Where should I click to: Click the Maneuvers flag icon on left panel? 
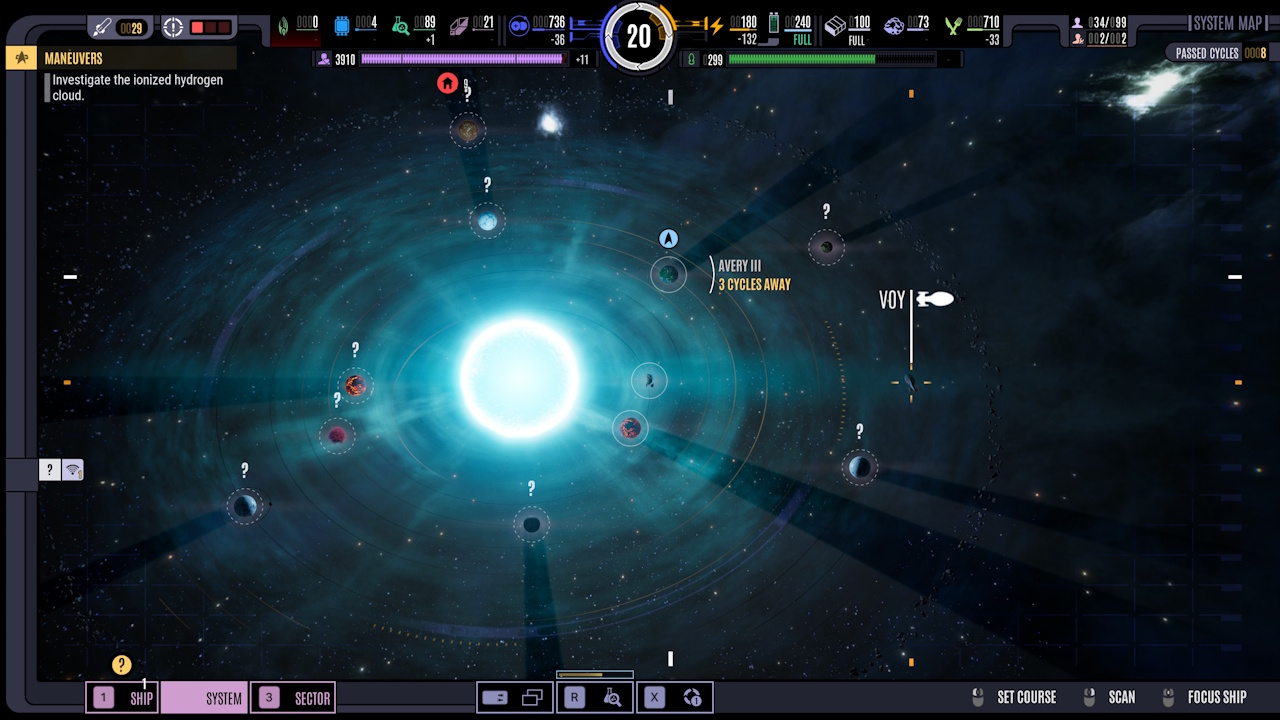[x=20, y=57]
